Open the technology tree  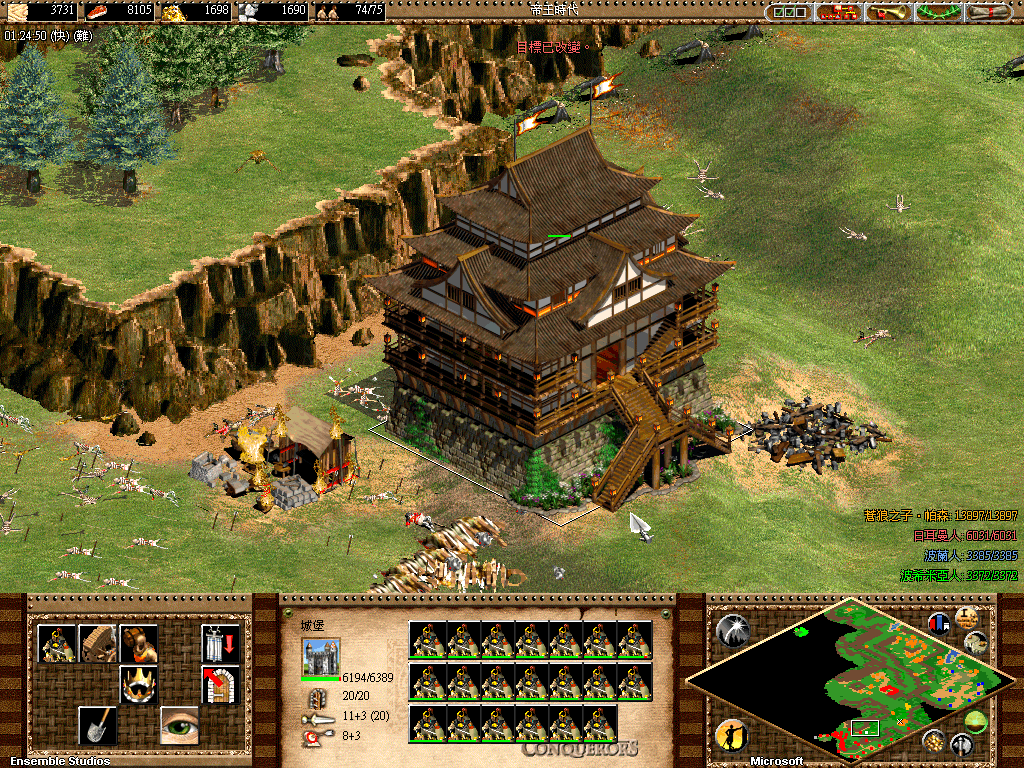tap(840, 12)
